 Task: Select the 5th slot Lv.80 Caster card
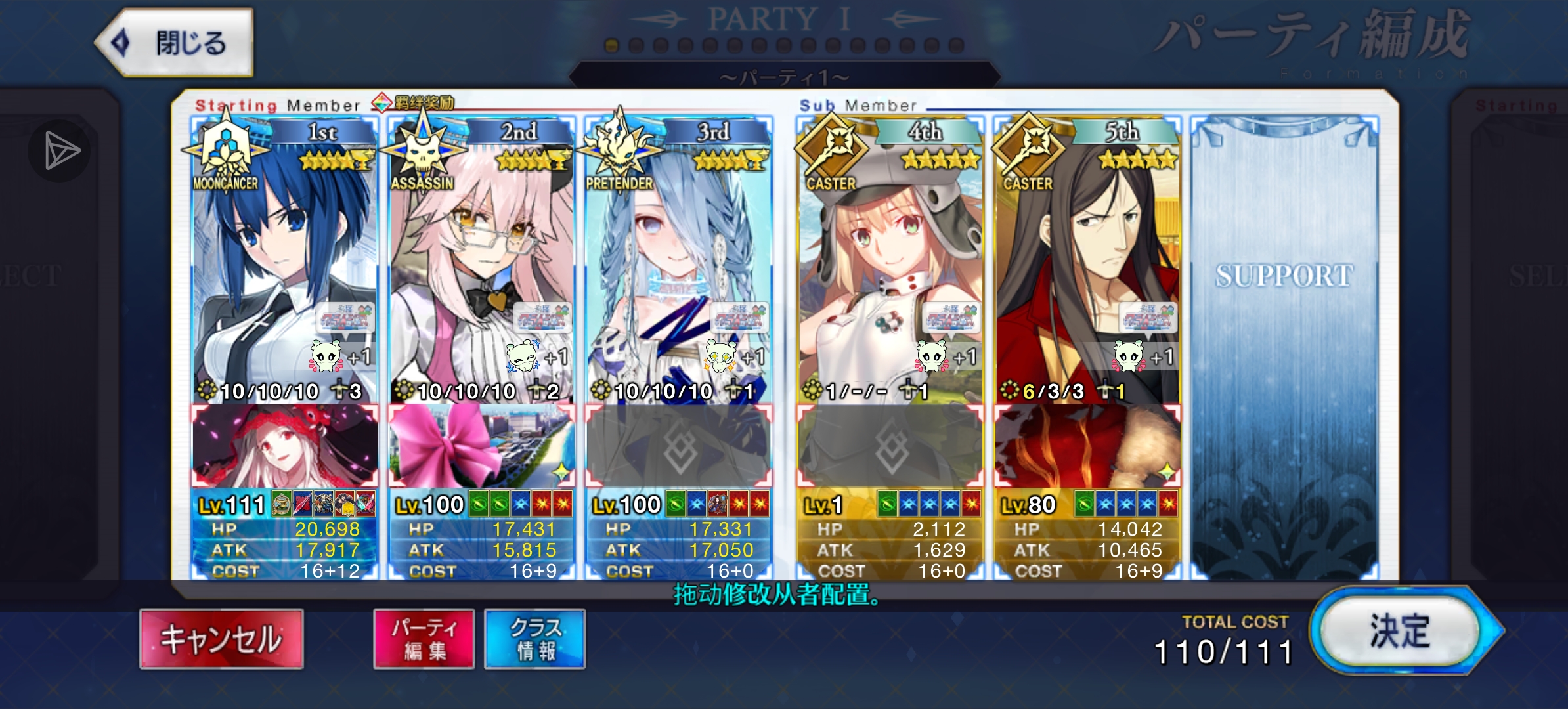(x=1087, y=263)
